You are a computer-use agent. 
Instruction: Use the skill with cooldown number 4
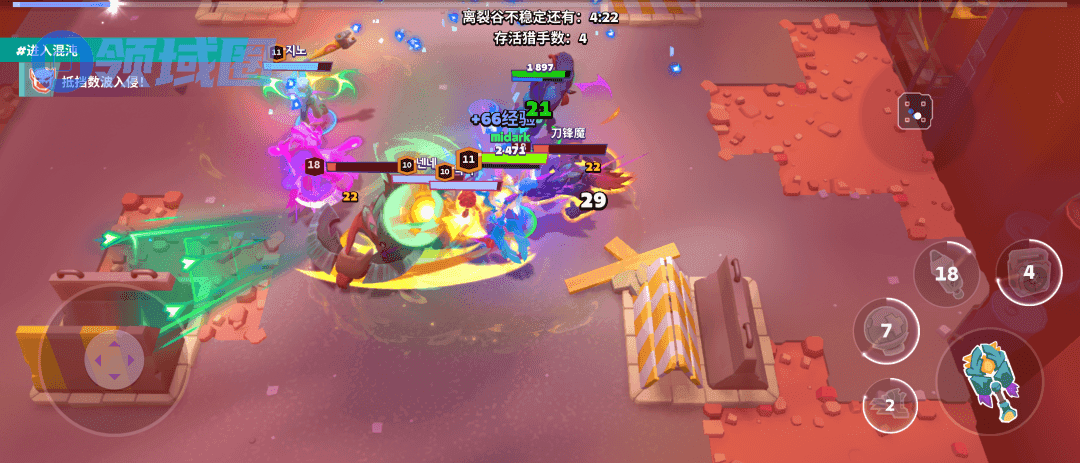coord(1028,272)
